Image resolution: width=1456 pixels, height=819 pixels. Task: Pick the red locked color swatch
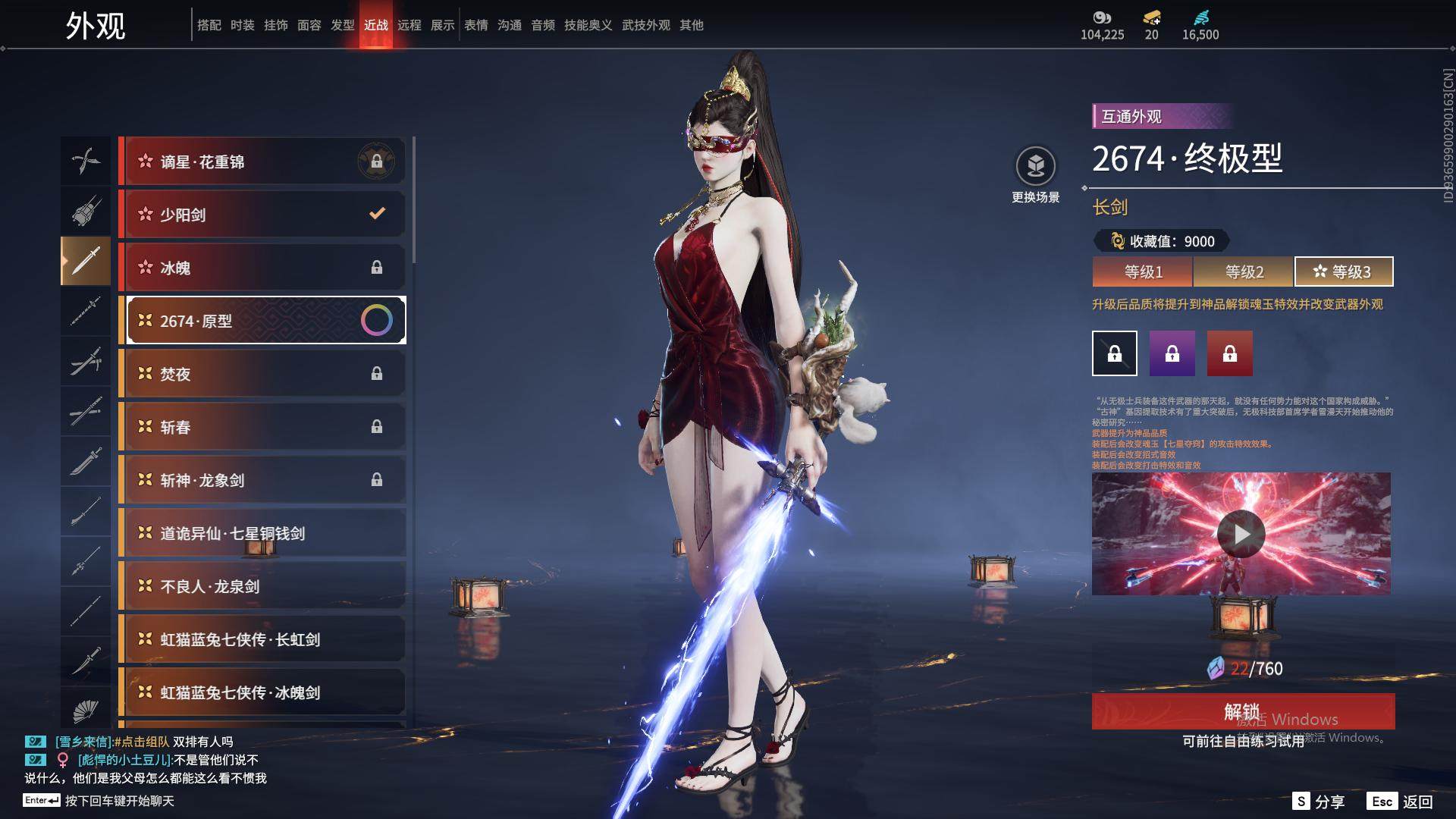[1229, 353]
